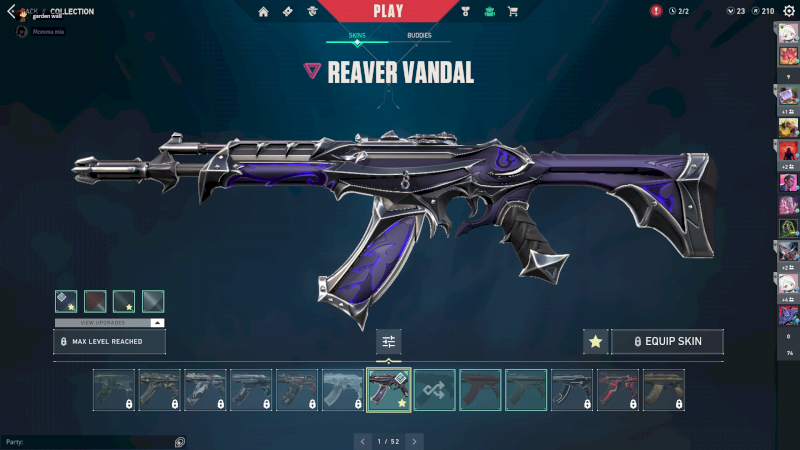Pick the red Vandal skin thumbnail
This screenshot has height=450, width=800.
618,390
